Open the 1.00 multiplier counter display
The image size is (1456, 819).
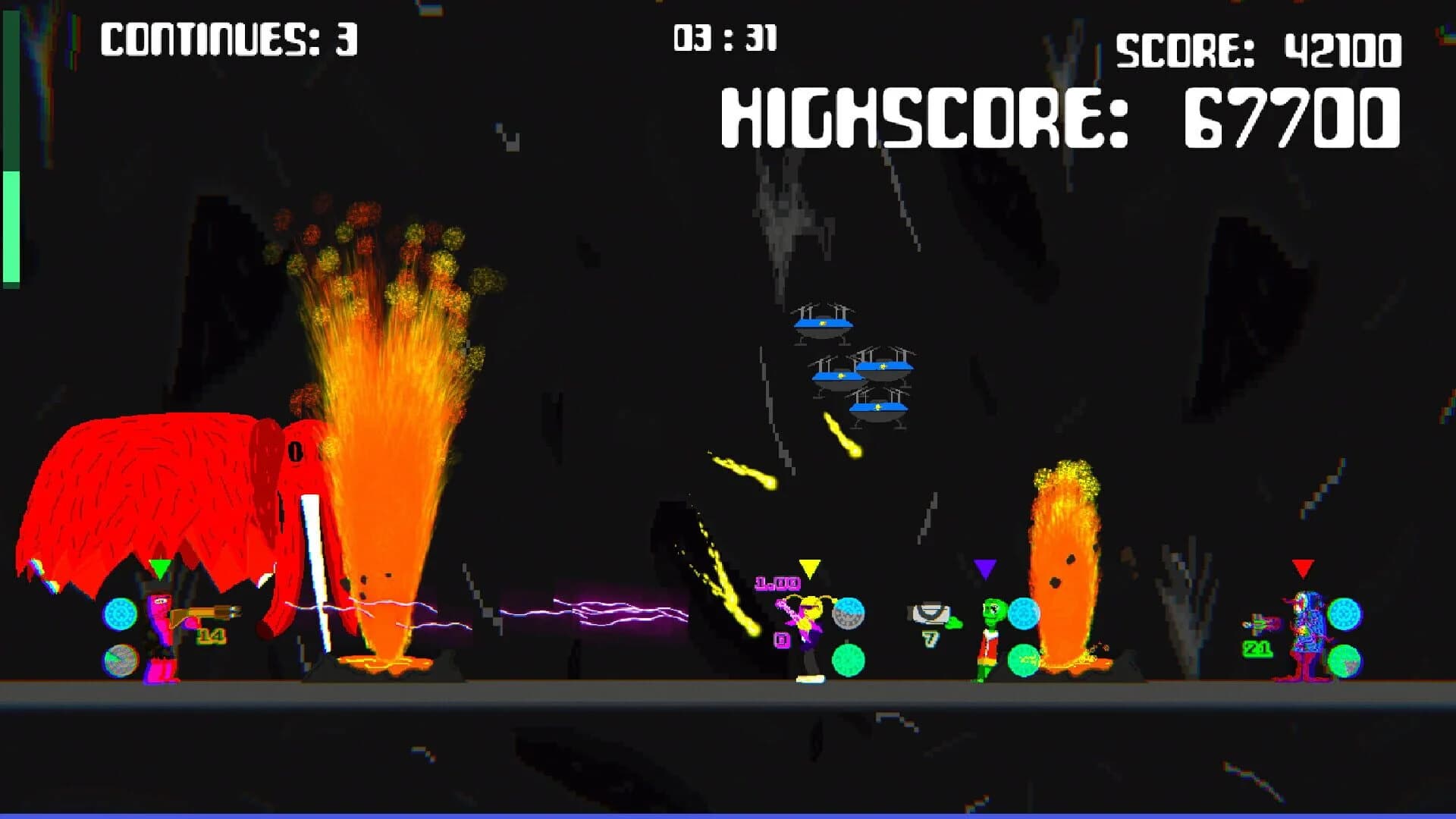click(778, 583)
